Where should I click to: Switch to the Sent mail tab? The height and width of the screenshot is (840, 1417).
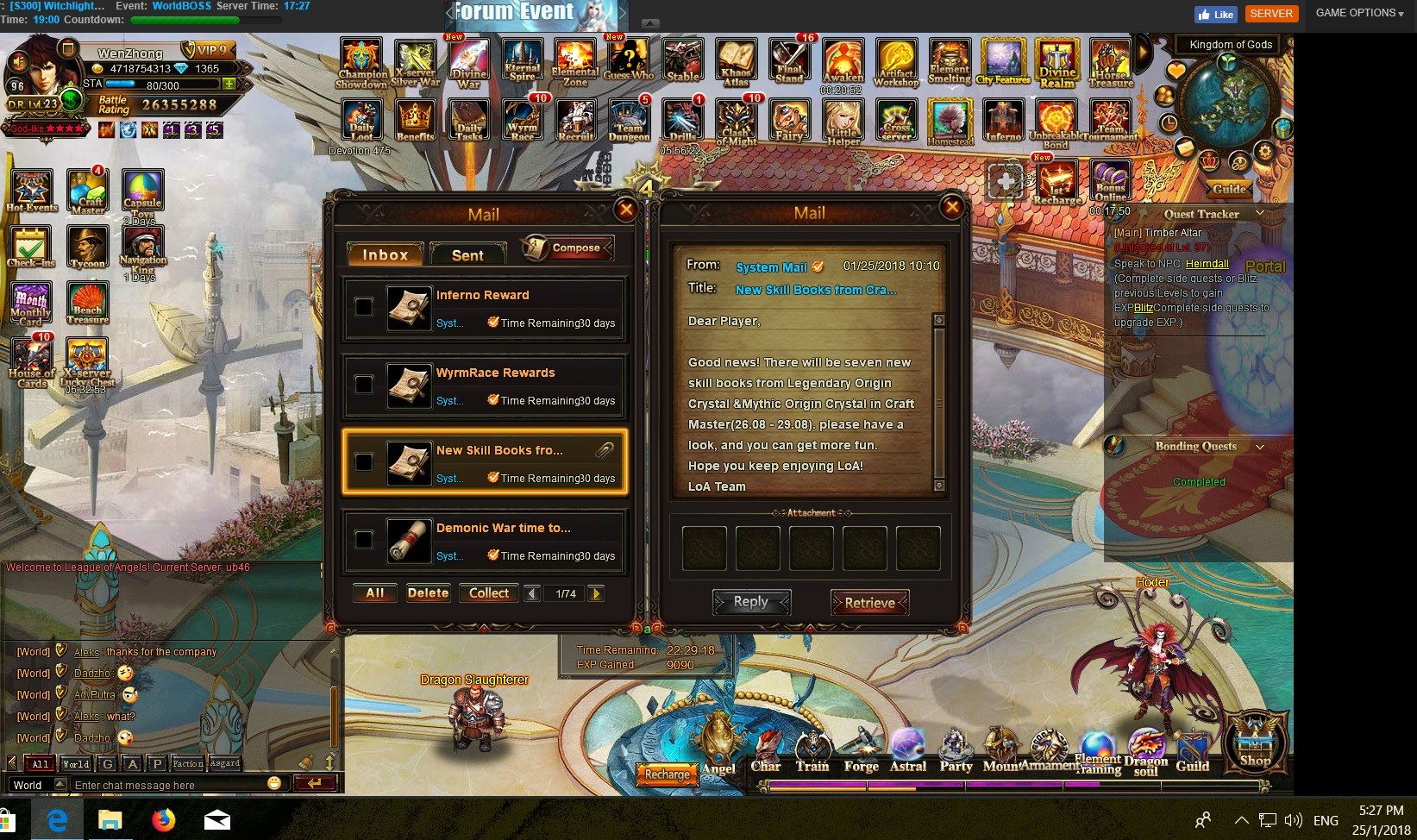[467, 255]
